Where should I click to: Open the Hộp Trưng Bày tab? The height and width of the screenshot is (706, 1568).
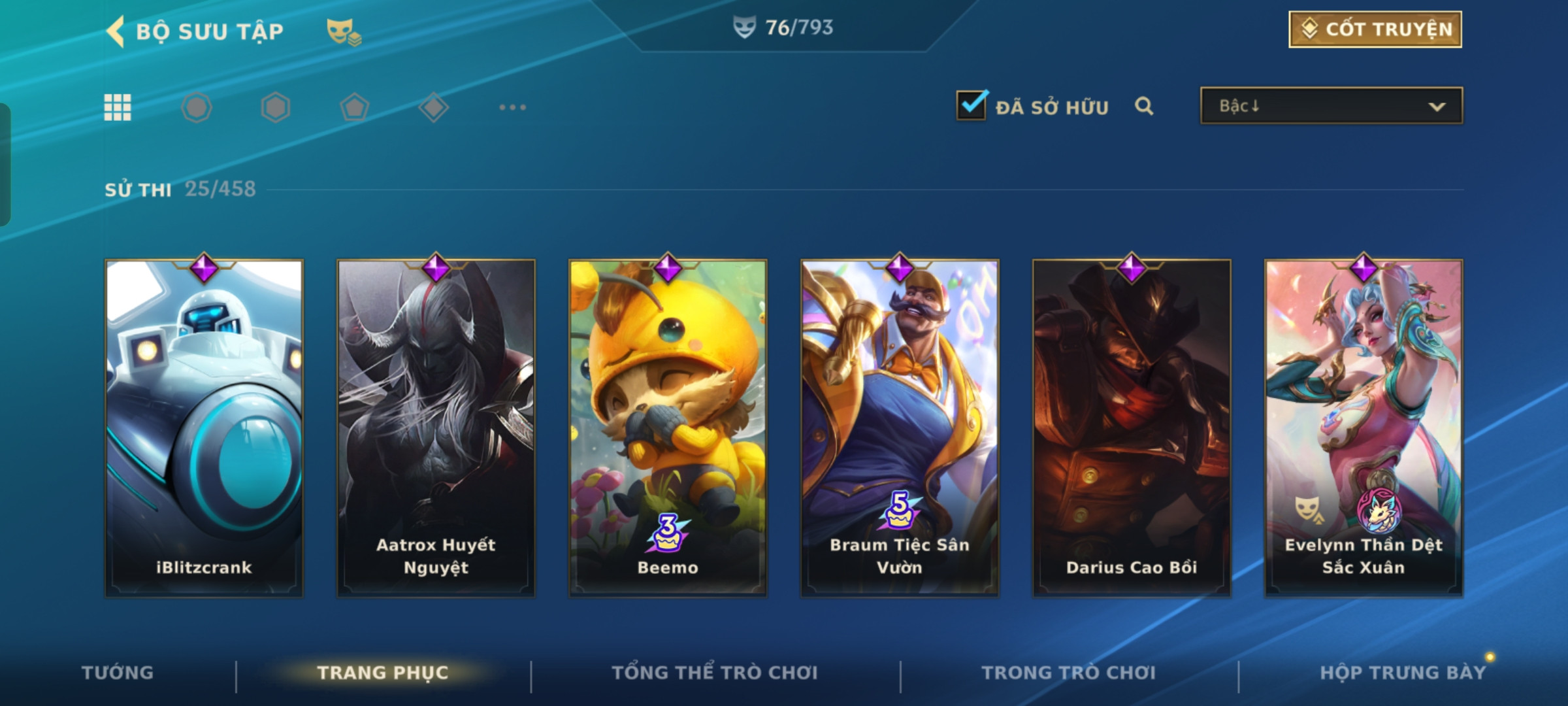1403,673
